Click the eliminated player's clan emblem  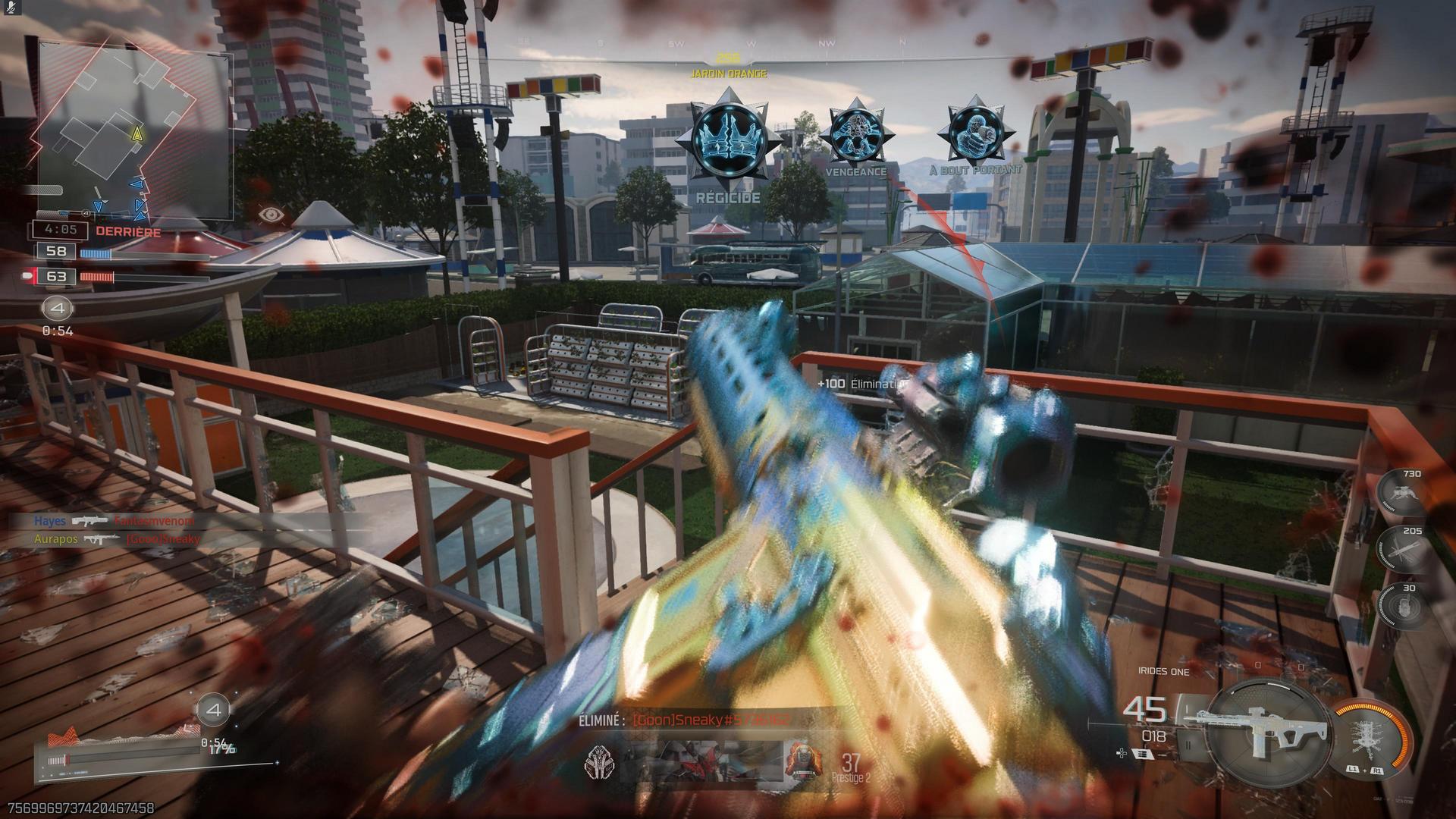[x=599, y=761]
